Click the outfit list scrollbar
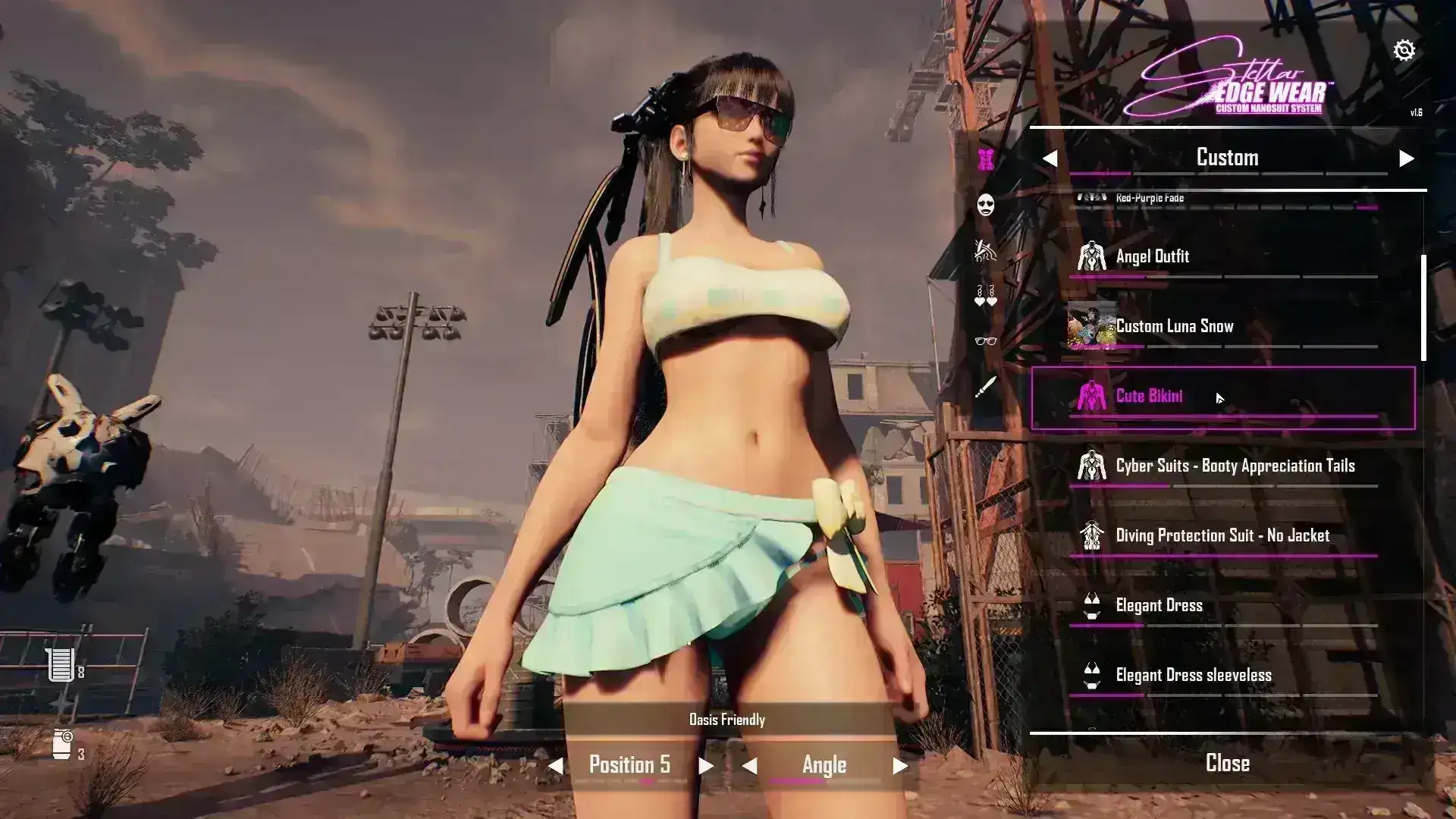Screen dimensions: 1456x819 (x=1423, y=308)
